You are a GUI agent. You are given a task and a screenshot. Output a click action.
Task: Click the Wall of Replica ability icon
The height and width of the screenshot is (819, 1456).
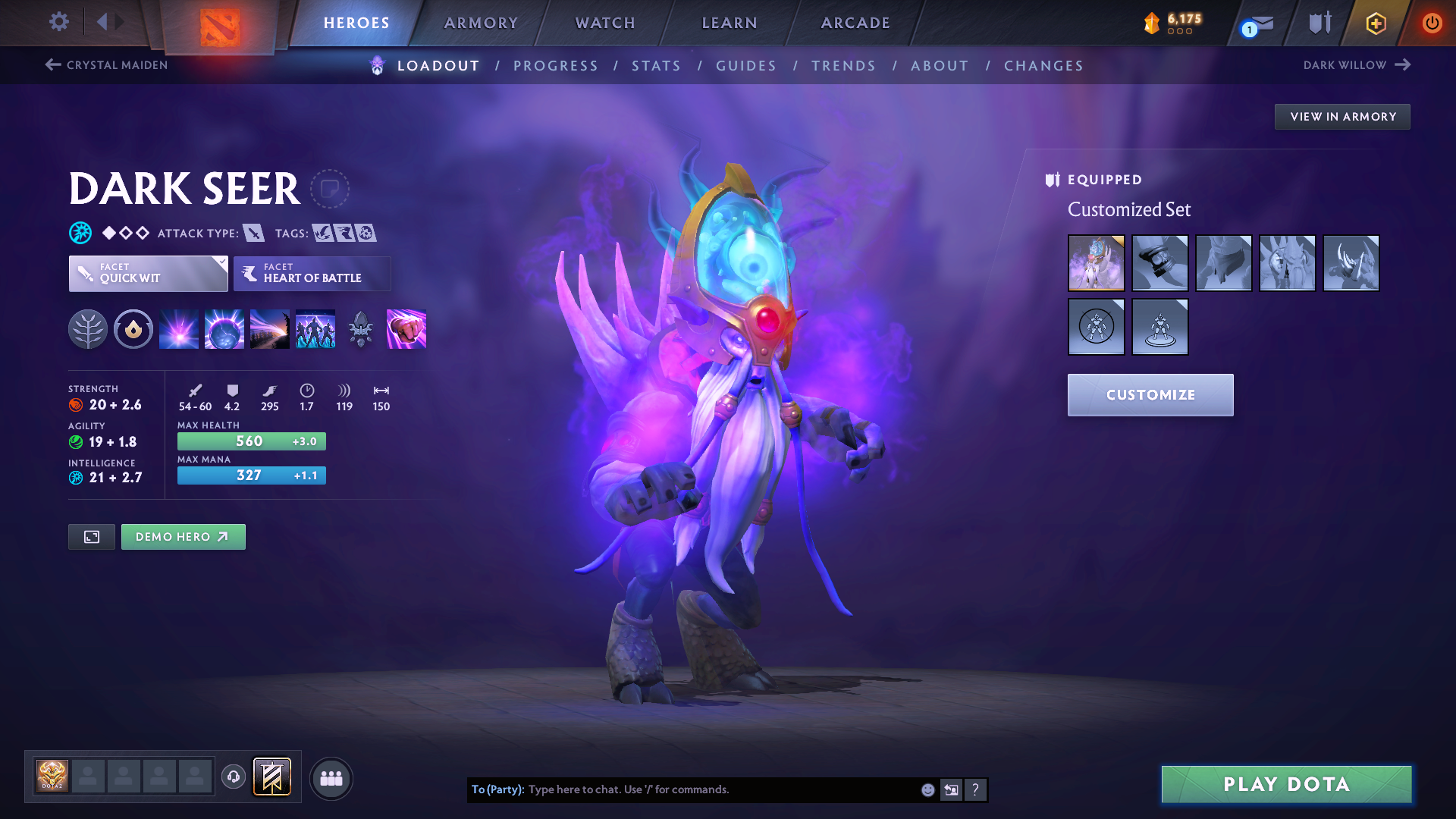pos(314,329)
